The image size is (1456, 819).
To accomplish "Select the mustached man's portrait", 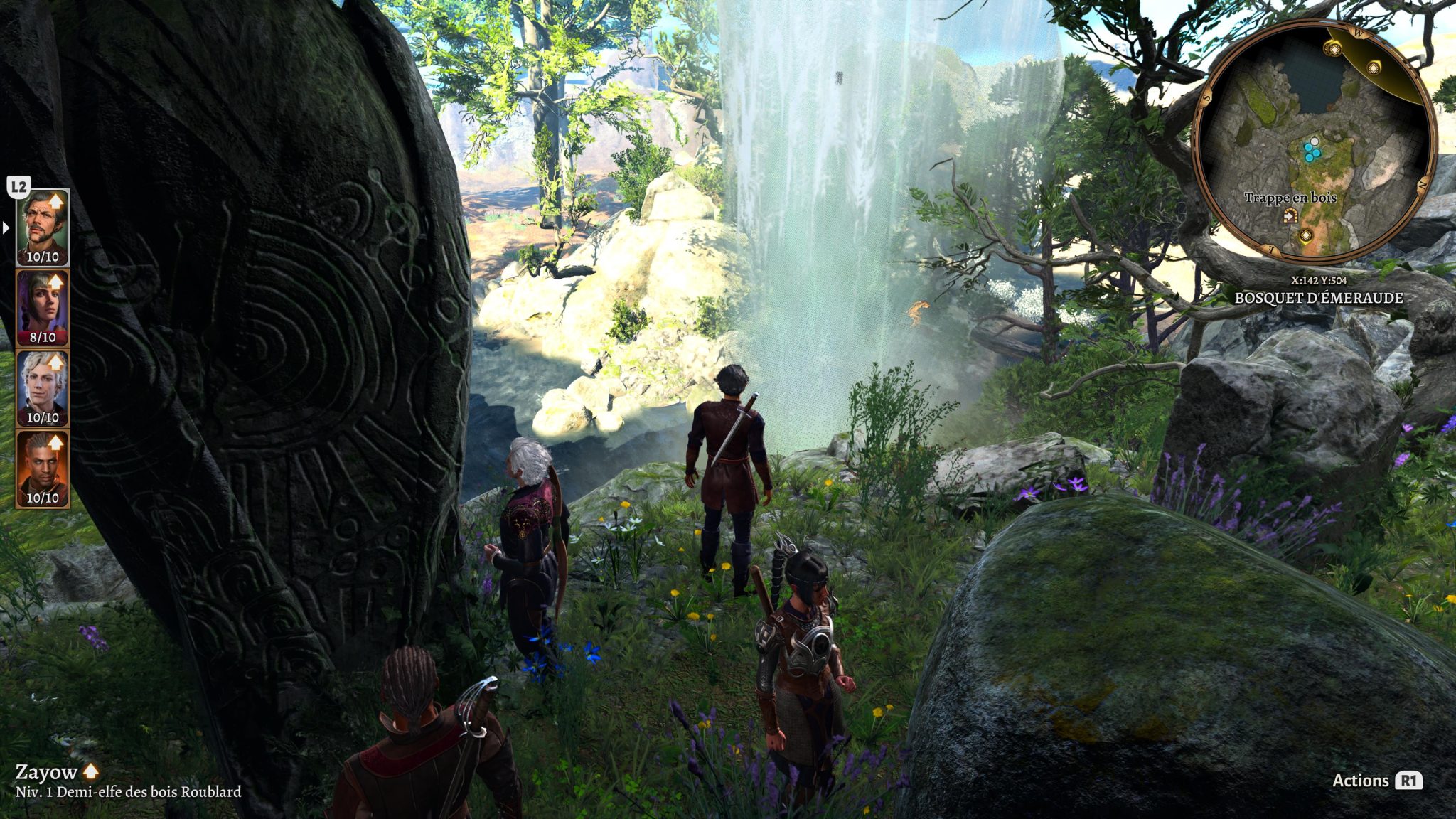I will coord(43,227).
